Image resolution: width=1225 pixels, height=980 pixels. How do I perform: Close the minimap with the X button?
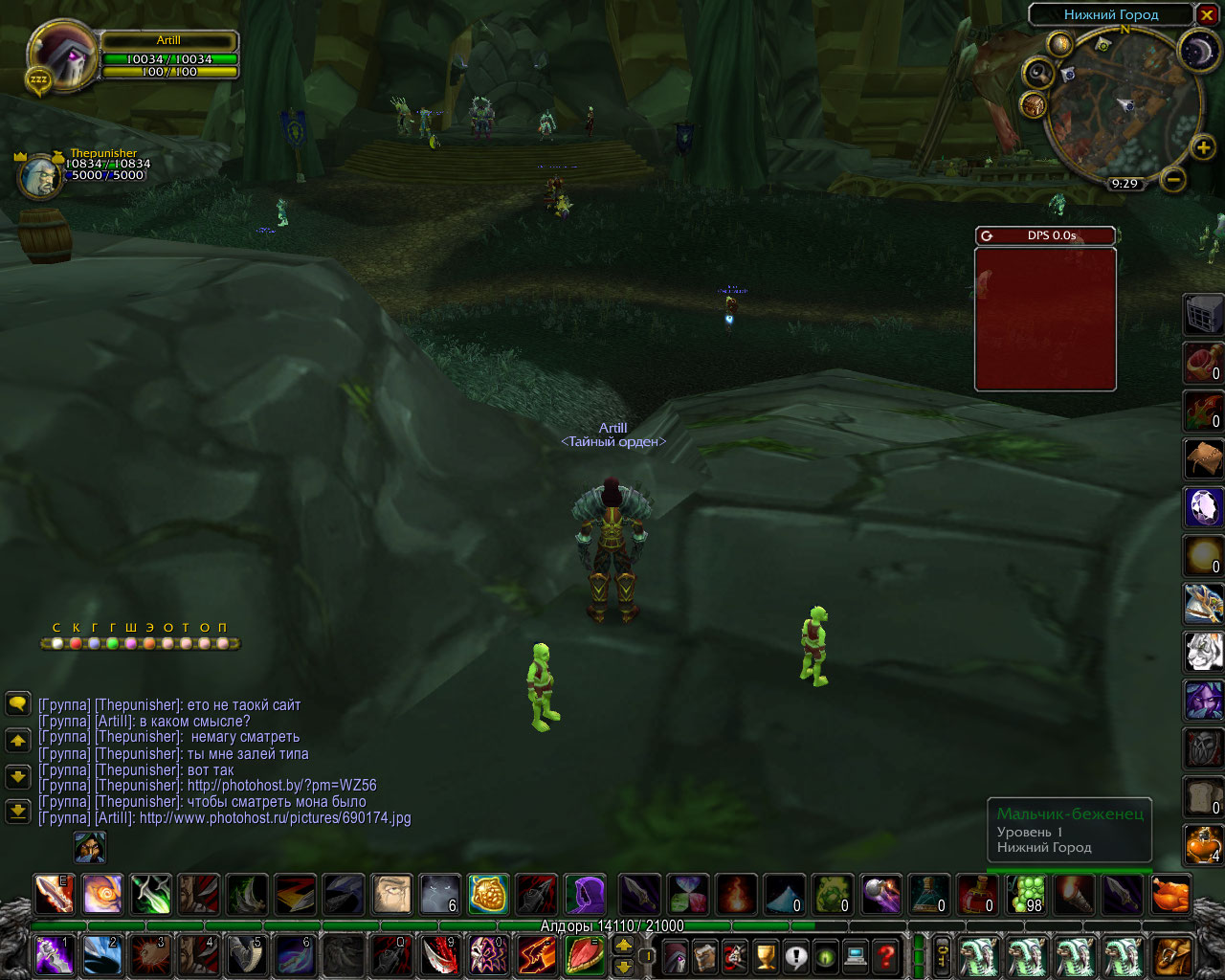(x=1206, y=14)
